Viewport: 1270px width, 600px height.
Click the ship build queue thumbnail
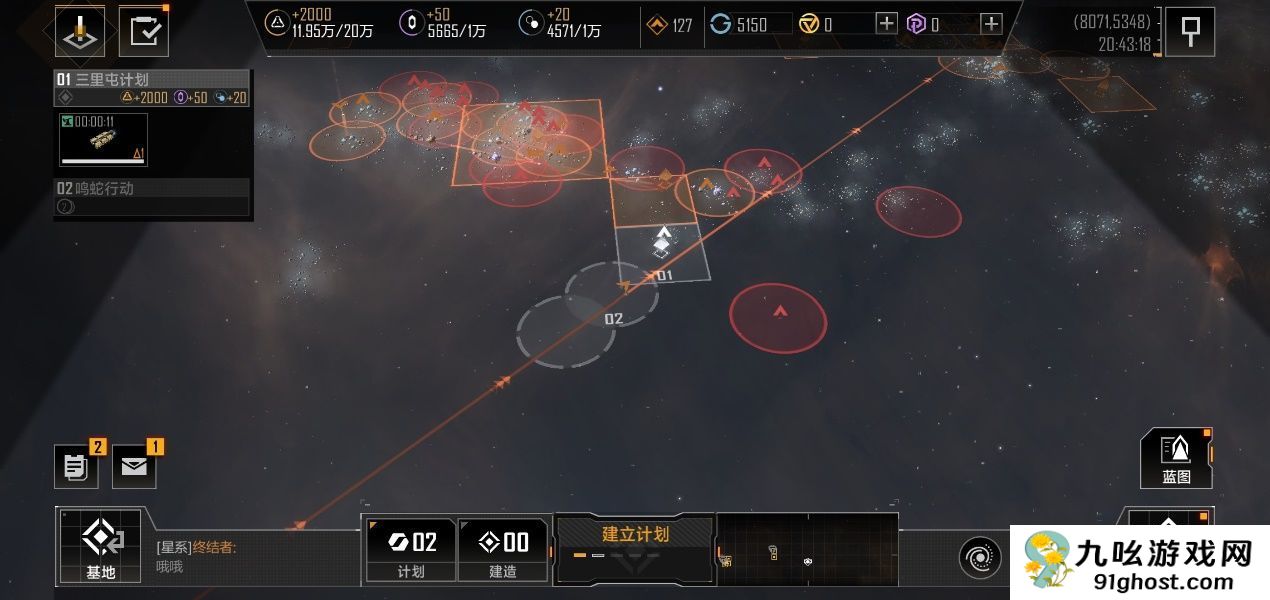[x=103, y=139]
